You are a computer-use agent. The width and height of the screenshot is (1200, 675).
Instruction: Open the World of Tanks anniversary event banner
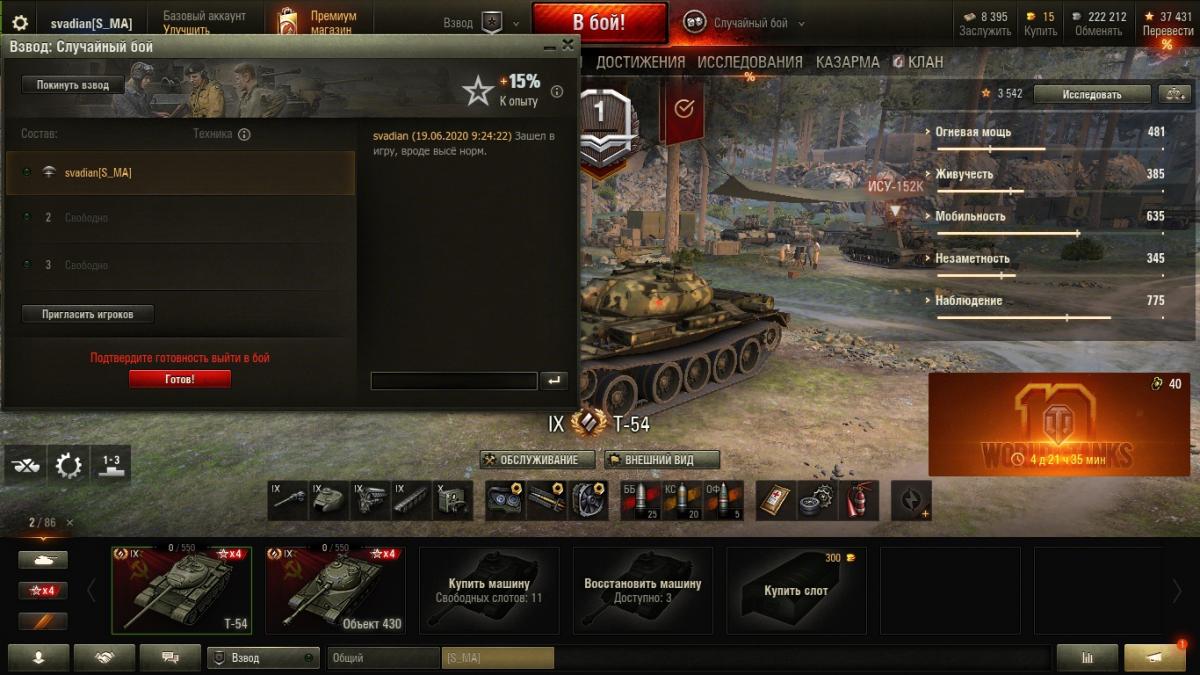coord(1058,424)
